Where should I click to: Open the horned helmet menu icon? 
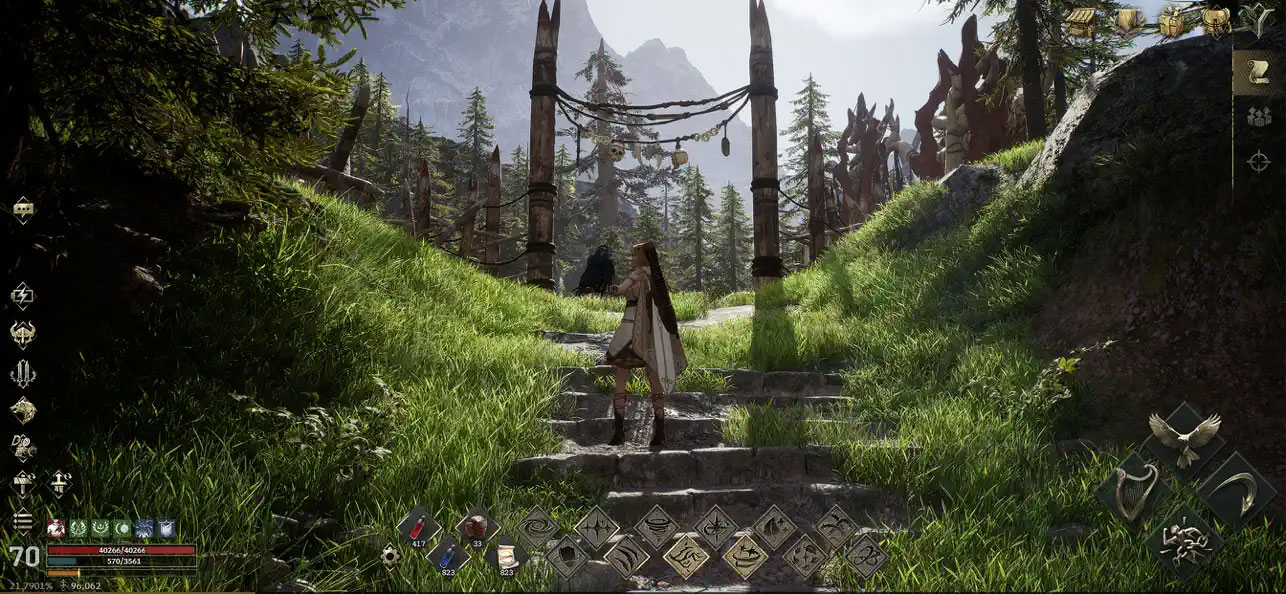point(22,334)
